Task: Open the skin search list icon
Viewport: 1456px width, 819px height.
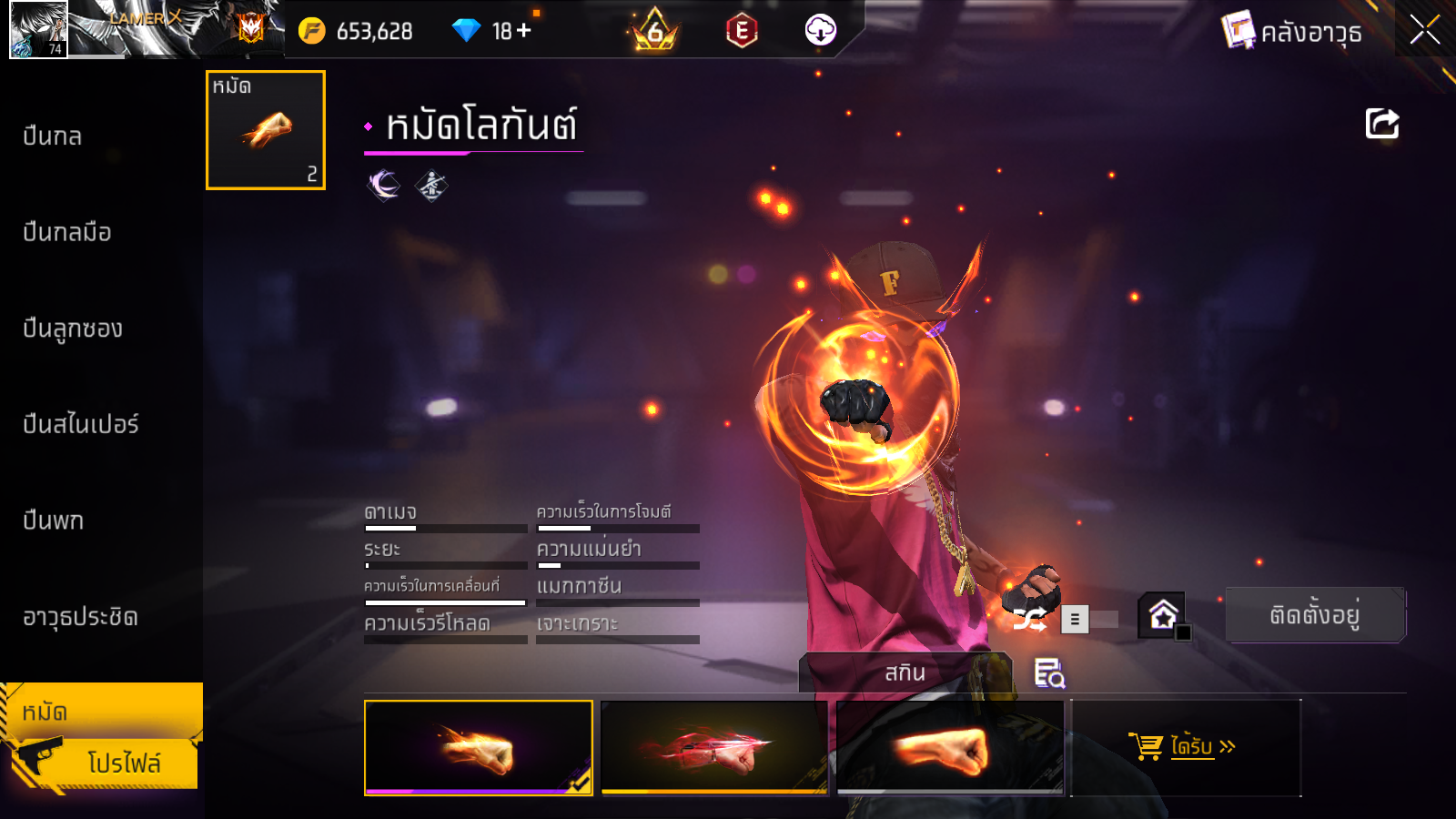Action: (x=1048, y=673)
